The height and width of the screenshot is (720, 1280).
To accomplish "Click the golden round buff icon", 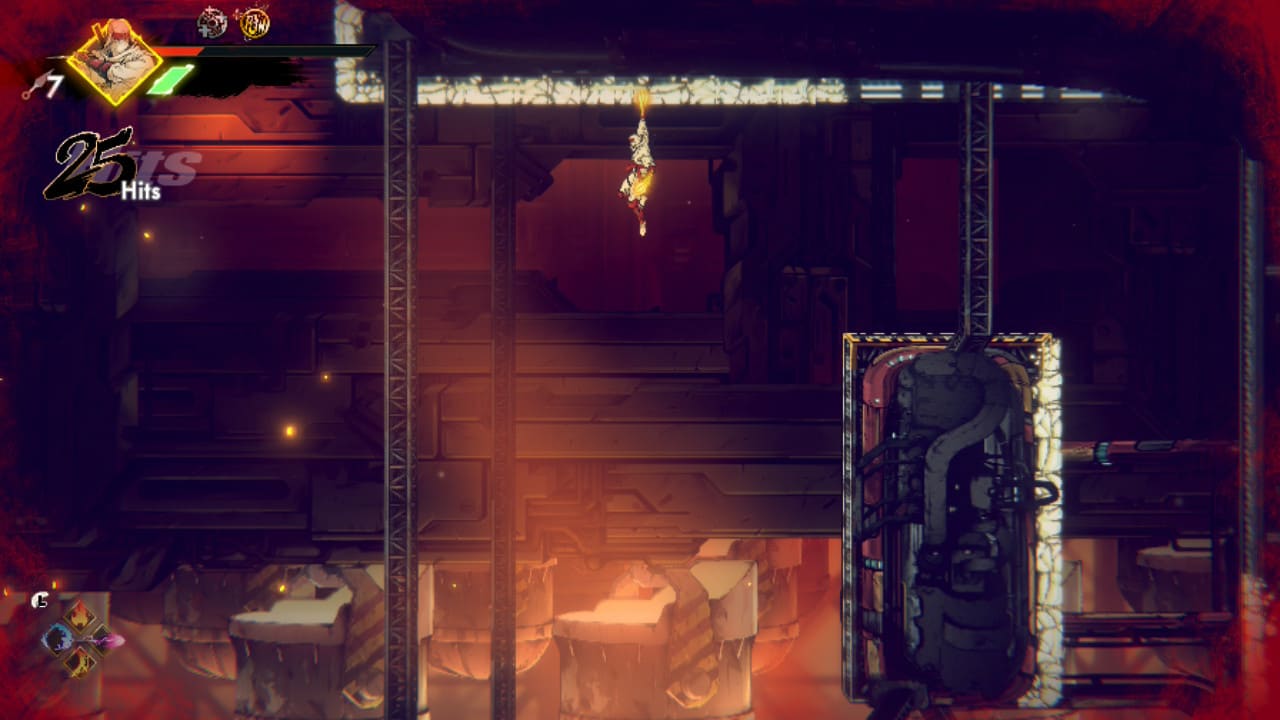I will 253,22.
